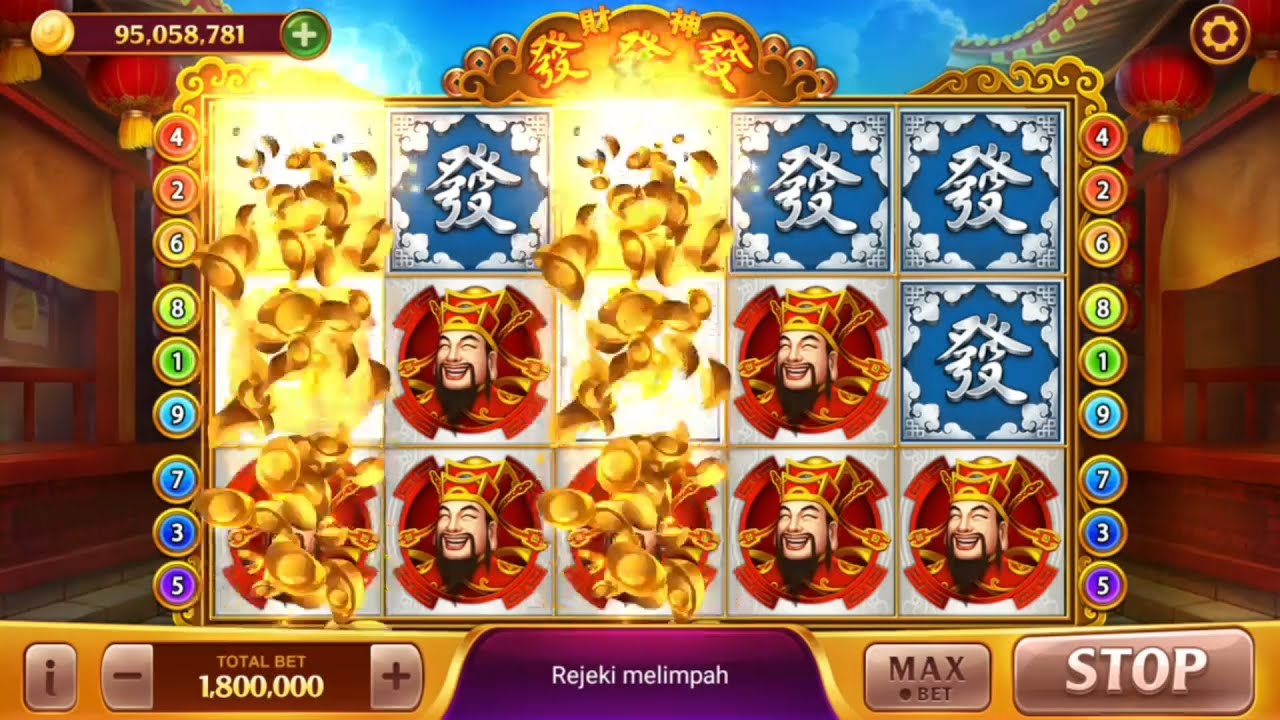Click MAX BET to wager the maximum

[925, 672]
